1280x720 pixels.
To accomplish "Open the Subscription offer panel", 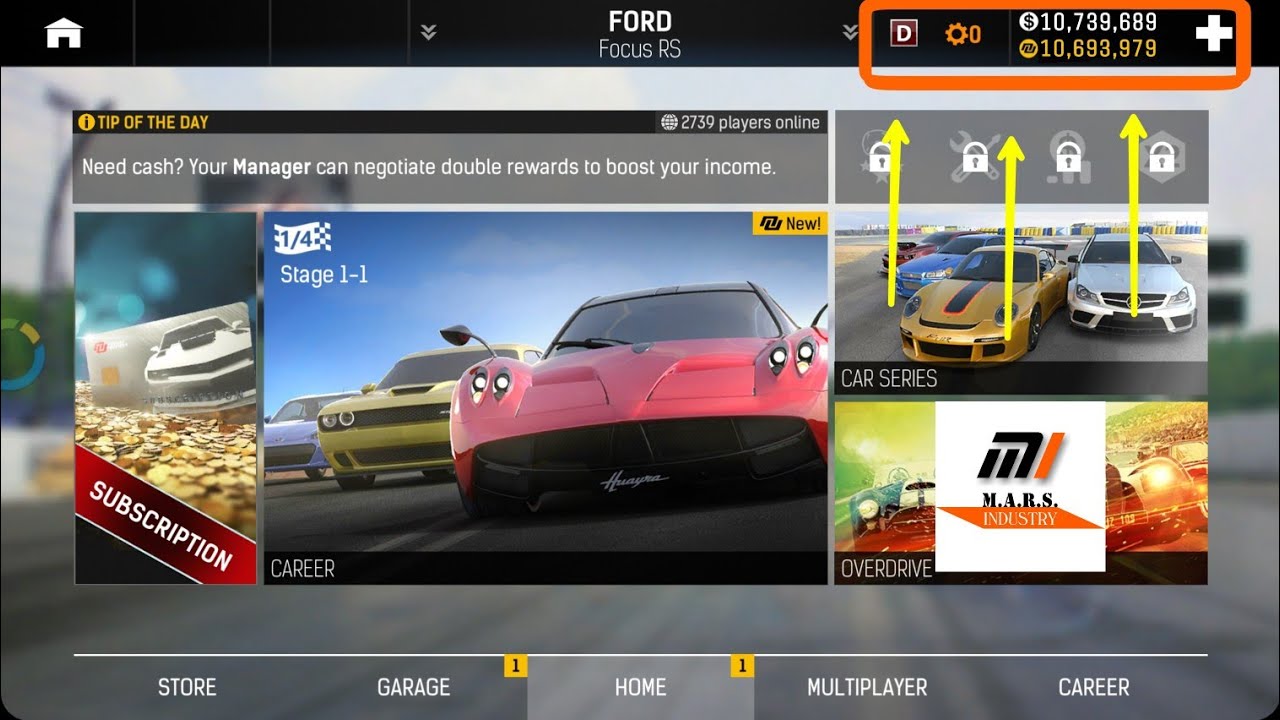I will (165, 397).
